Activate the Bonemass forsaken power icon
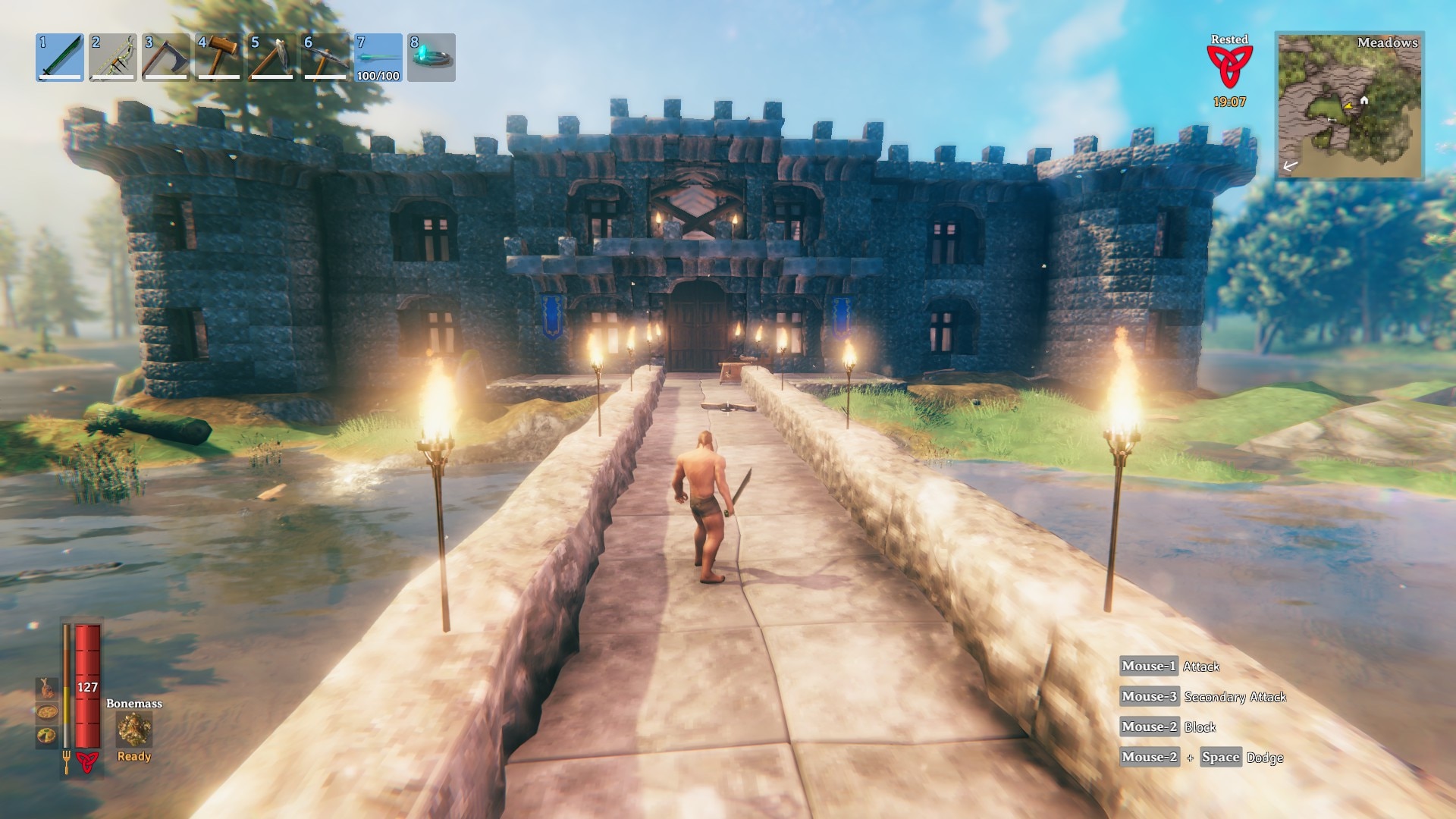Screen dimensions: 1456x819 tap(134, 730)
